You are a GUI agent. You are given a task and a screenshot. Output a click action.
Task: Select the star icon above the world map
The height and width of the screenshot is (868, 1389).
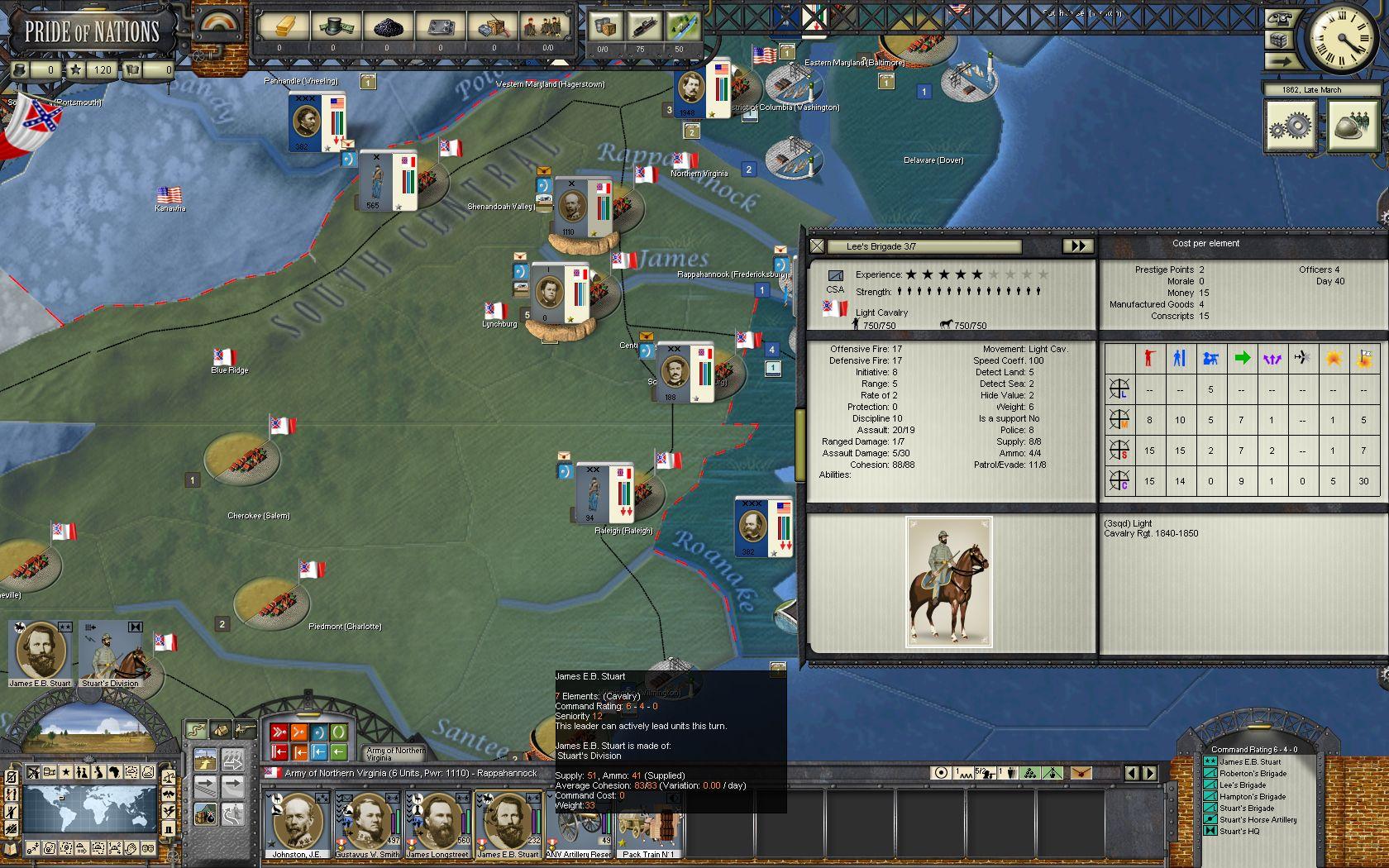coord(66,772)
